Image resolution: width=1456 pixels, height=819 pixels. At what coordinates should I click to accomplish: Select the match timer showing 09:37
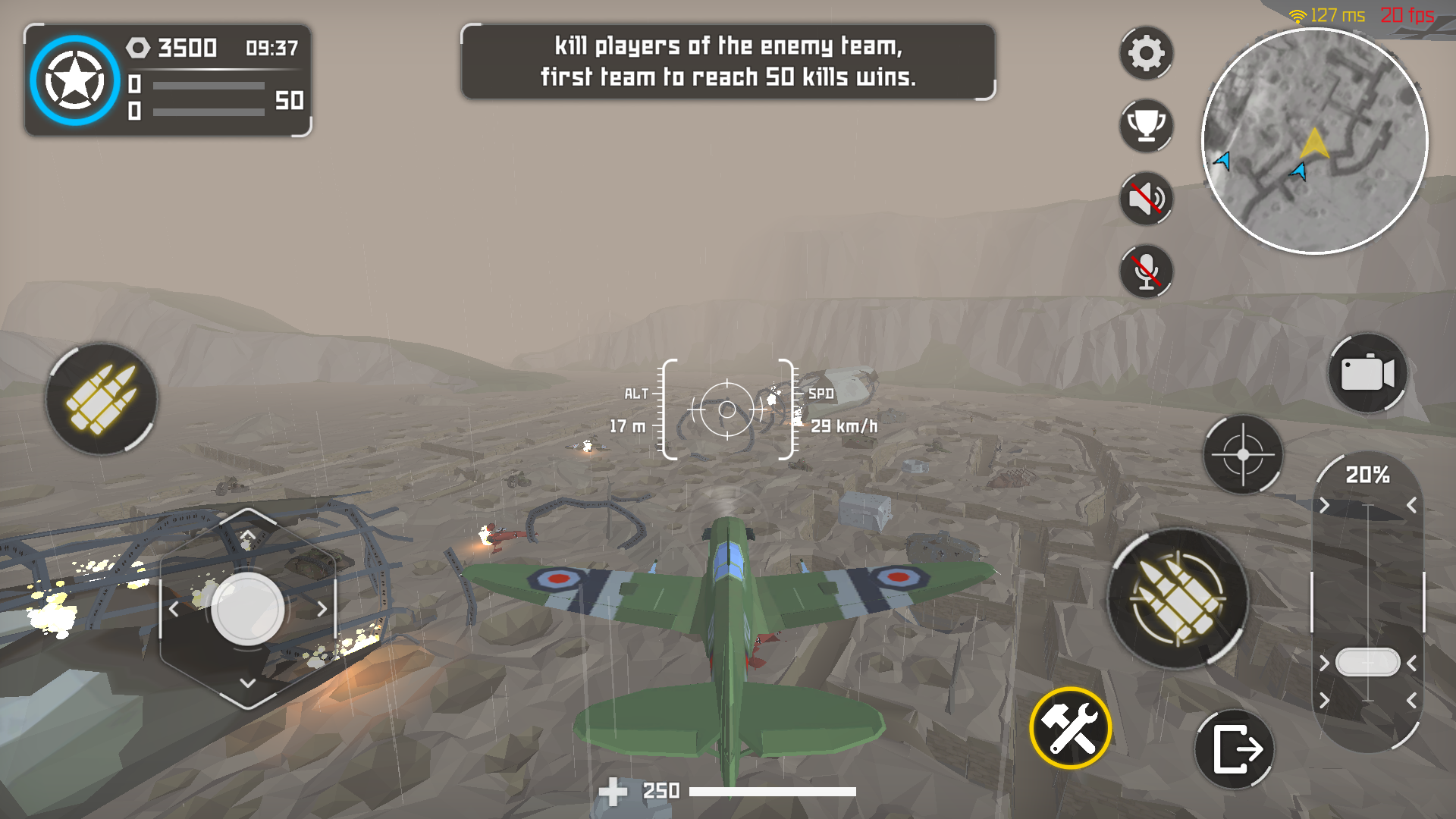[273, 47]
